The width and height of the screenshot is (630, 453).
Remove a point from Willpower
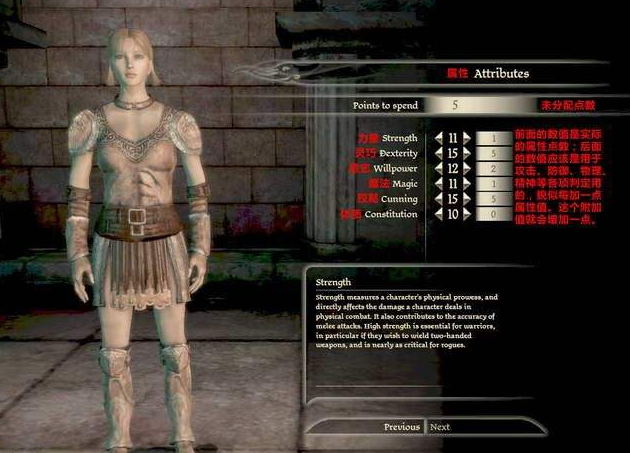pos(438,169)
